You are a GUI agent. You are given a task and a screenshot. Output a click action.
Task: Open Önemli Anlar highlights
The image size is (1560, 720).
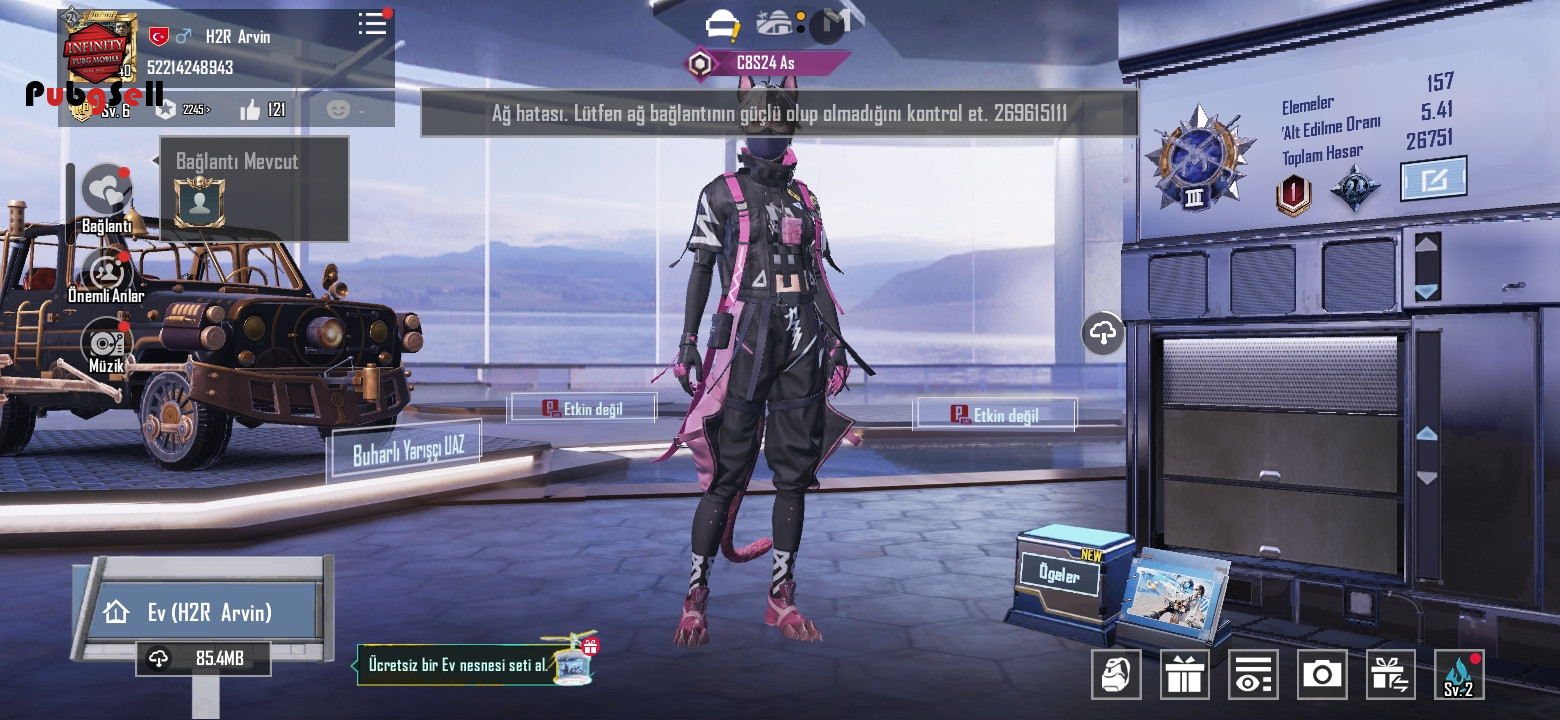[106, 270]
